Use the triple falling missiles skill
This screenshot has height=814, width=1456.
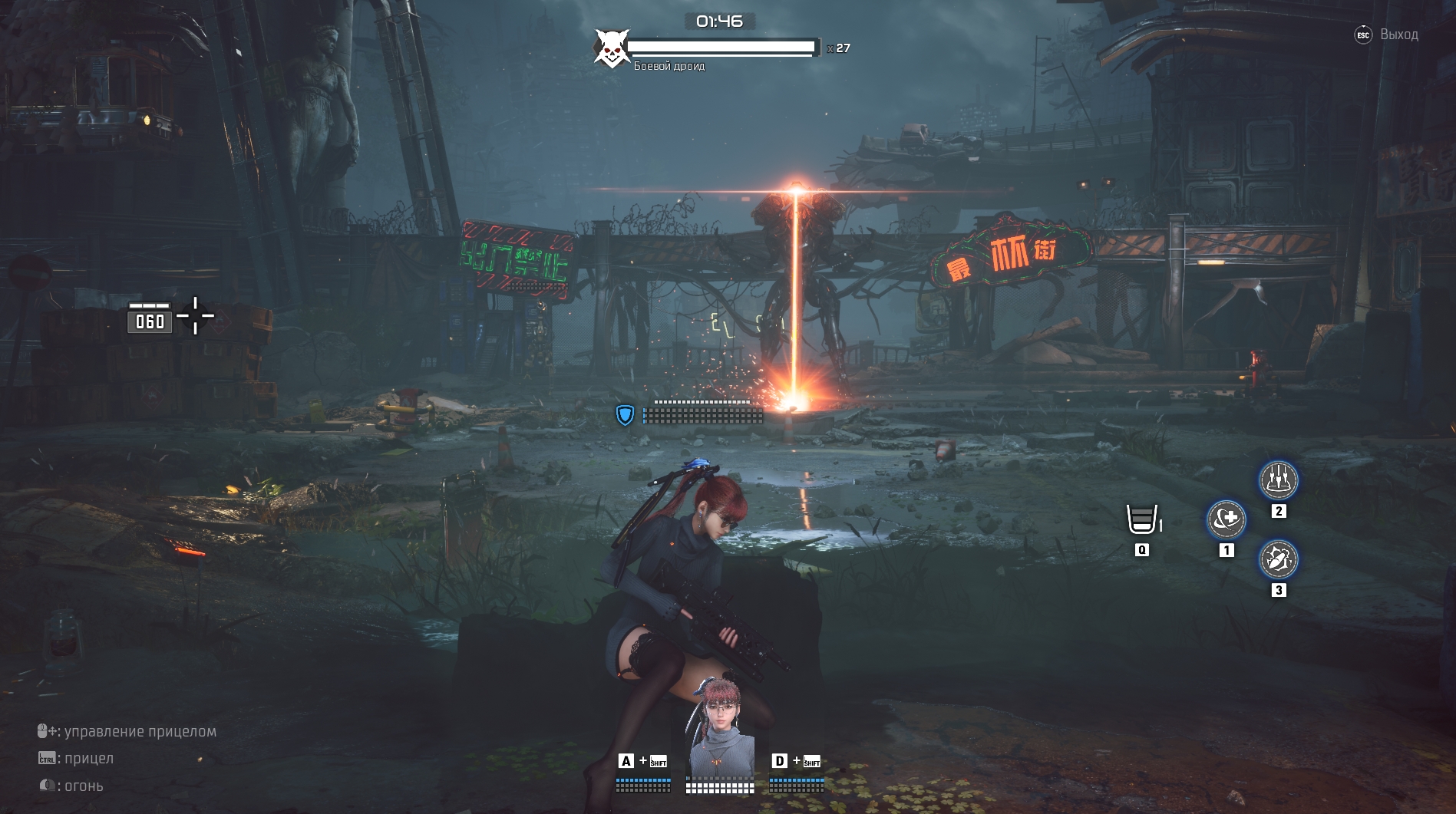(x=1278, y=480)
